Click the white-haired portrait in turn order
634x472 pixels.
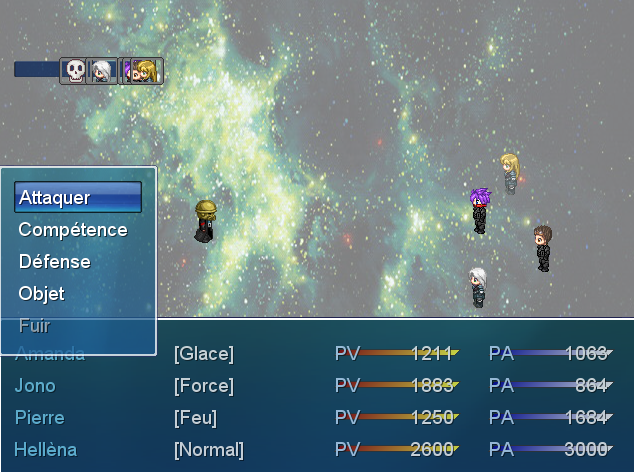pos(102,70)
